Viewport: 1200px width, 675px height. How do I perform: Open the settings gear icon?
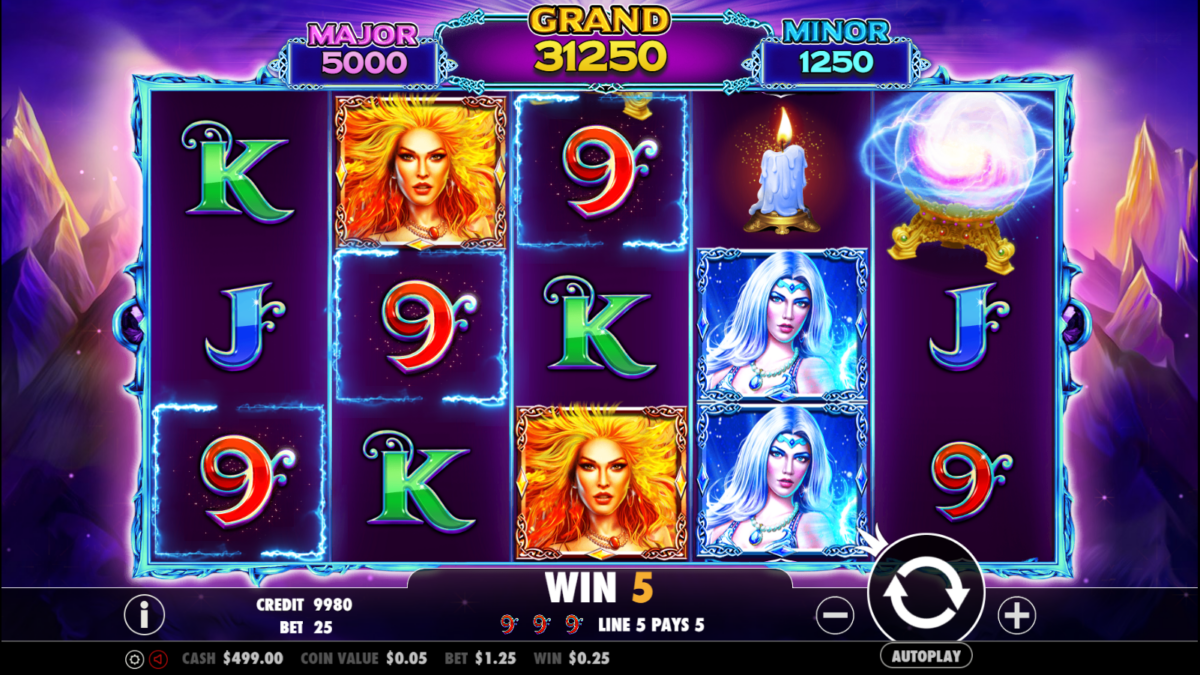pyautogui.click(x=134, y=659)
